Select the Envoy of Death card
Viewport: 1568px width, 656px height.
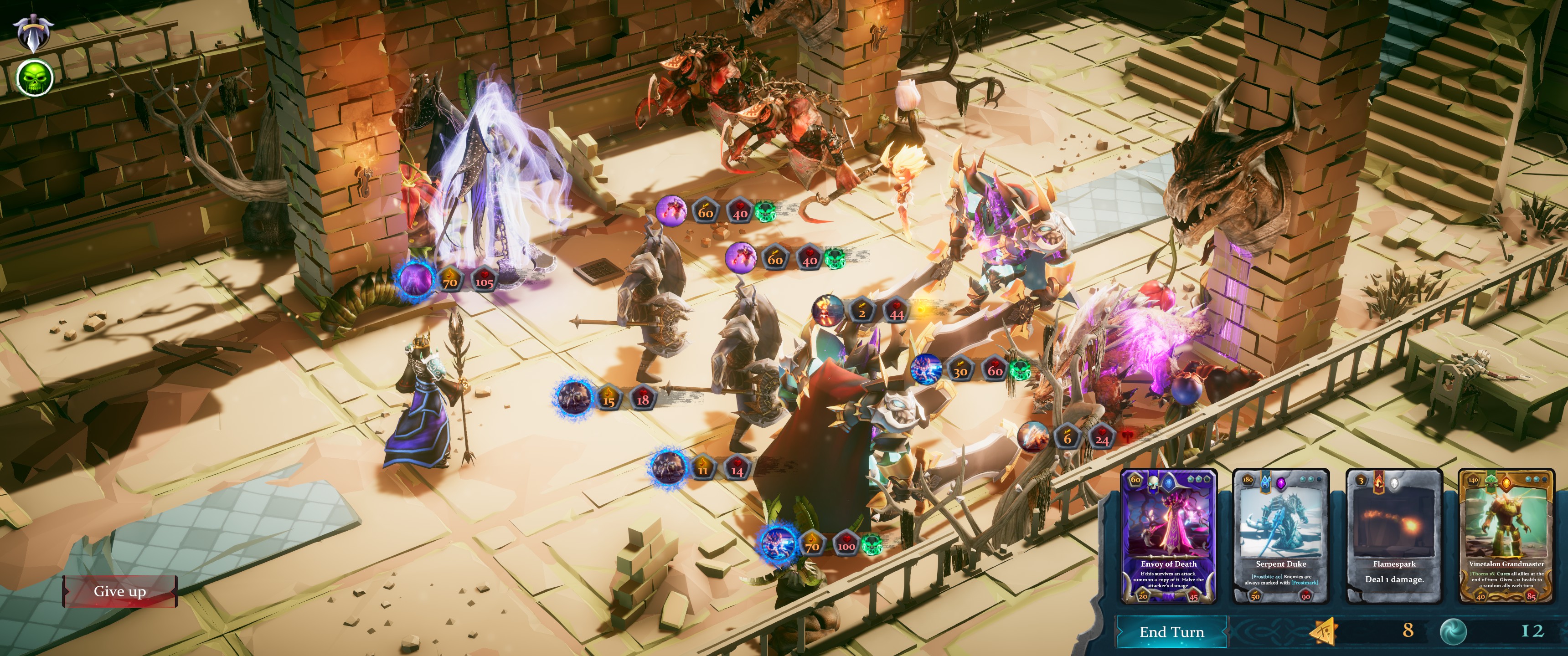(x=1168, y=537)
